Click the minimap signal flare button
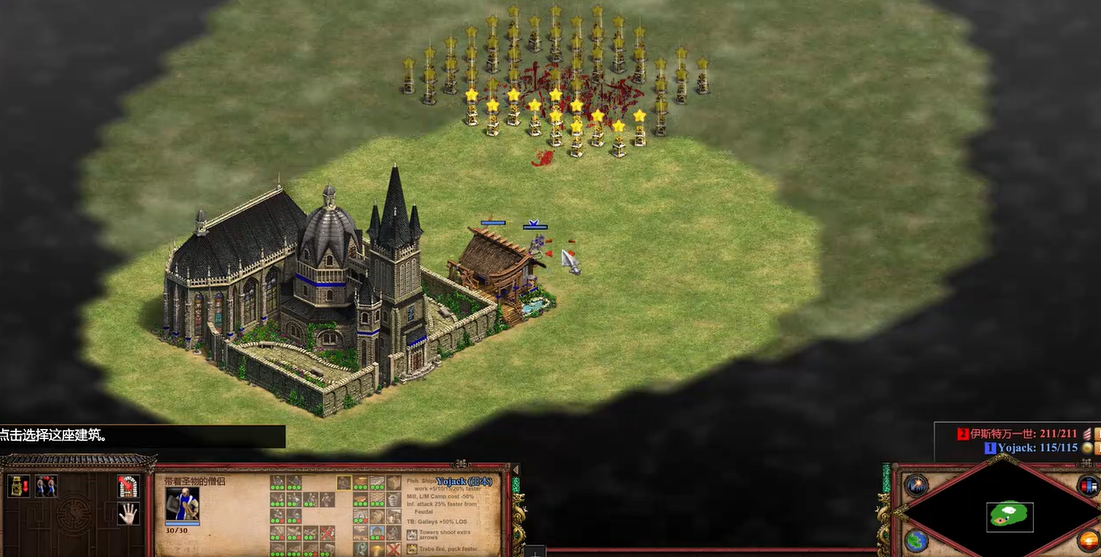This screenshot has height=557, width=1101. click(x=916, y=486)
